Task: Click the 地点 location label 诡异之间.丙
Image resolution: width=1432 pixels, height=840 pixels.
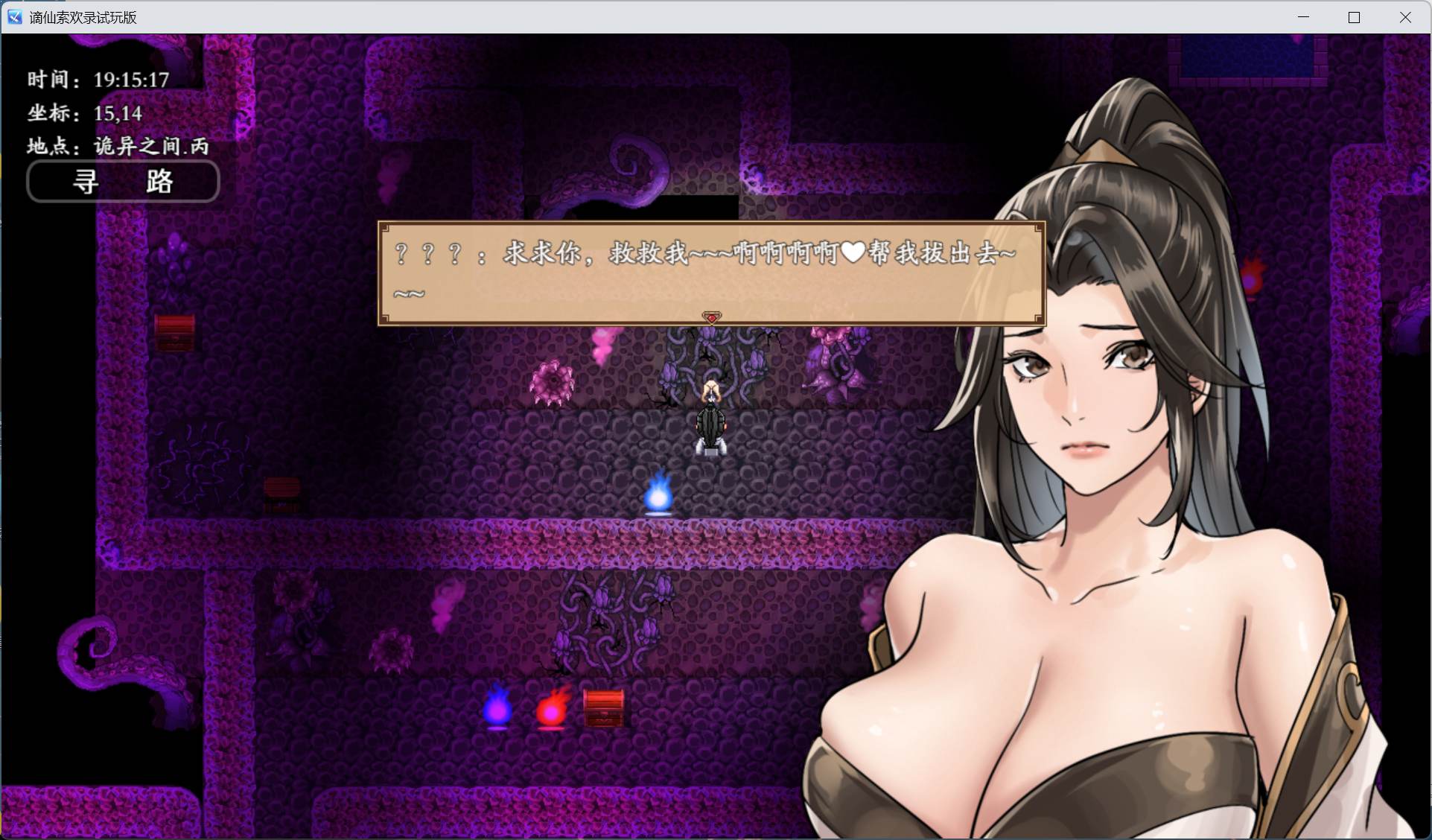Action: [x=117, y=146]
